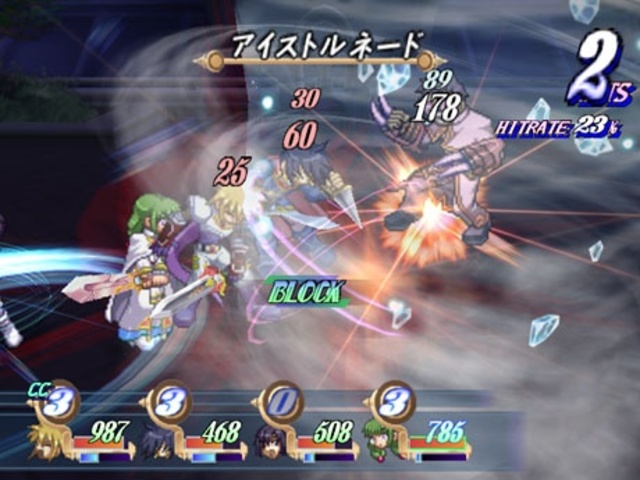
Task: Pick the black-haired character portrait with 508 HP
Action: point(272,441)
